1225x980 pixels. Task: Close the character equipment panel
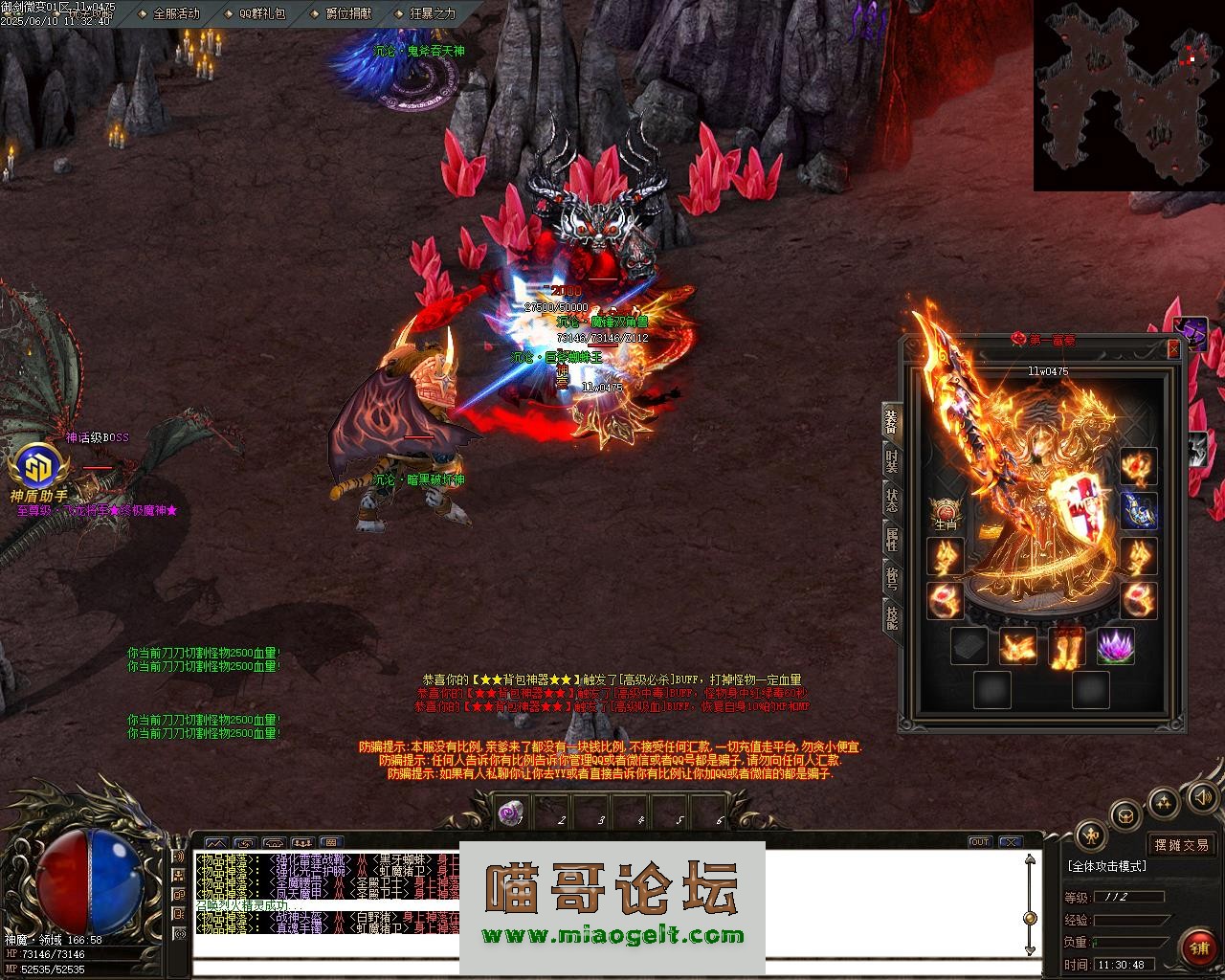tap(1173, 349)
